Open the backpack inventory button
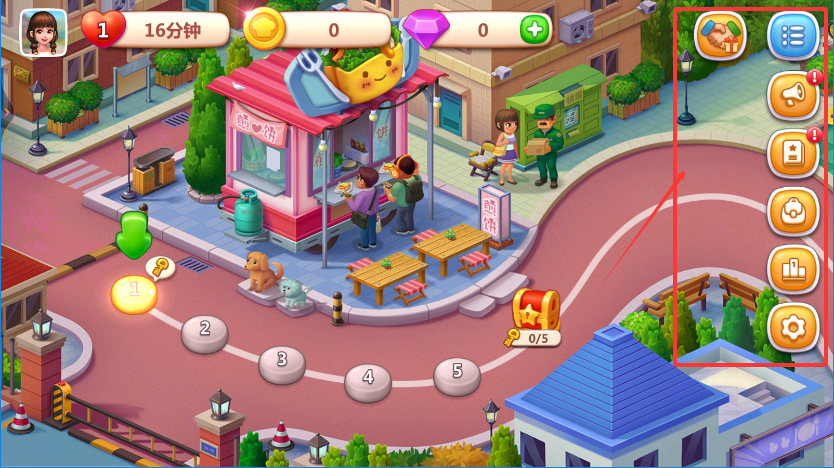Viewport: 834px width, 468px height. click(x=793, y=211)
